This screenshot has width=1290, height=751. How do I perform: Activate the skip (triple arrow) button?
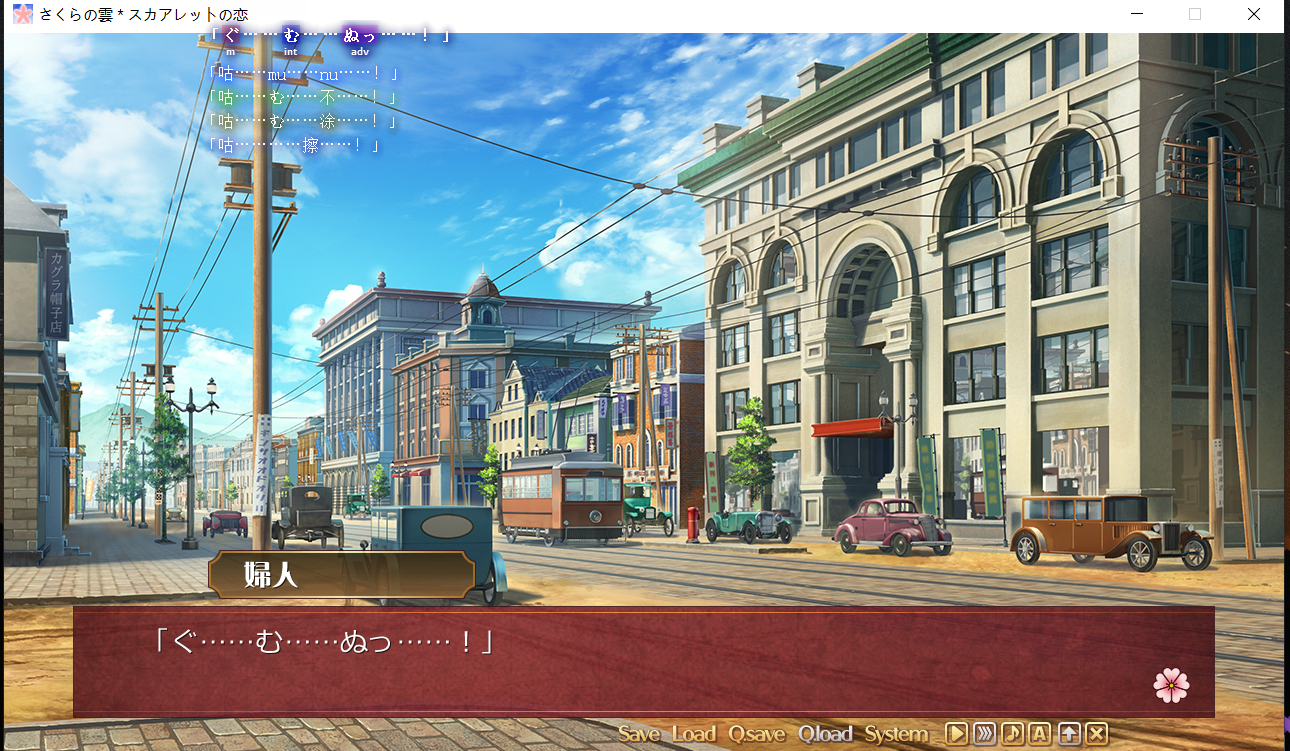(x=985, y=733)
